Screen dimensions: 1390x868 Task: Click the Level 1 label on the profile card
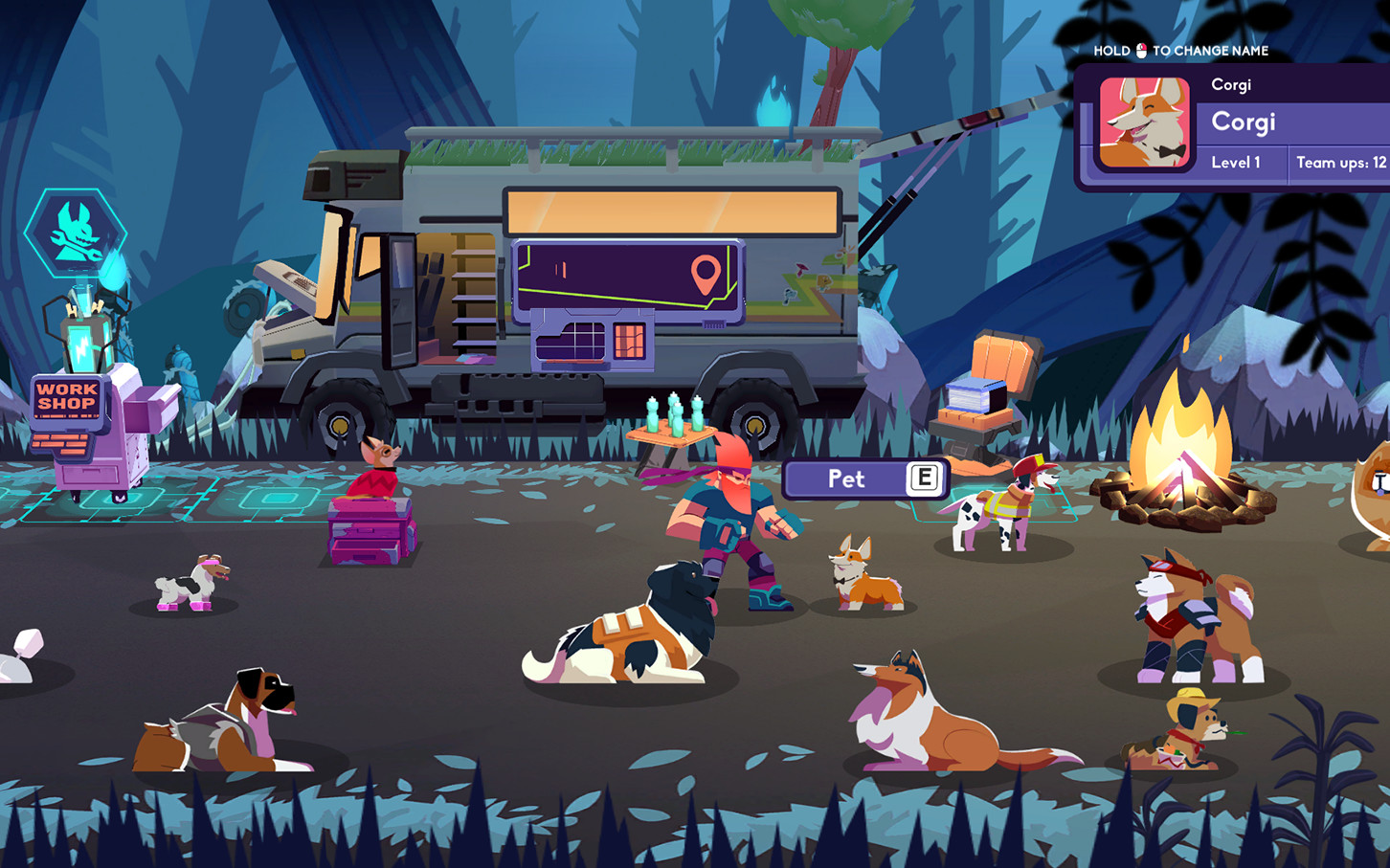pyautogui.click(x=1236, y=163)
